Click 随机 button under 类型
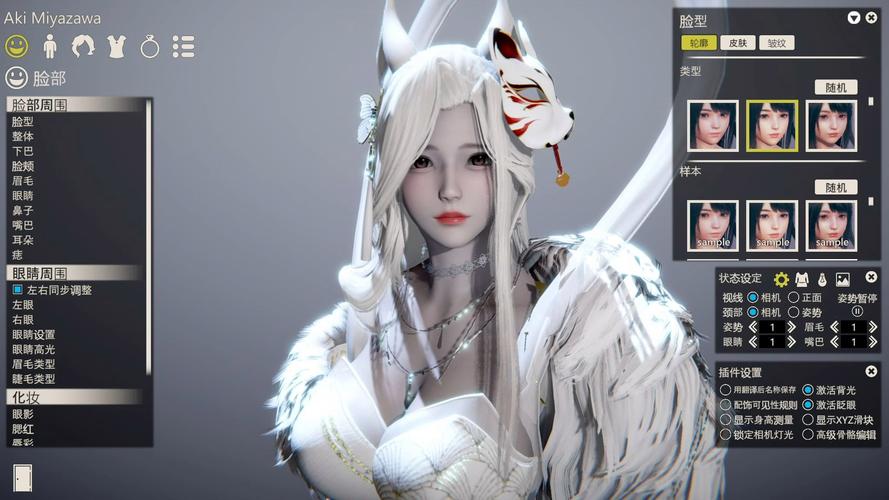 pos(835,87)
